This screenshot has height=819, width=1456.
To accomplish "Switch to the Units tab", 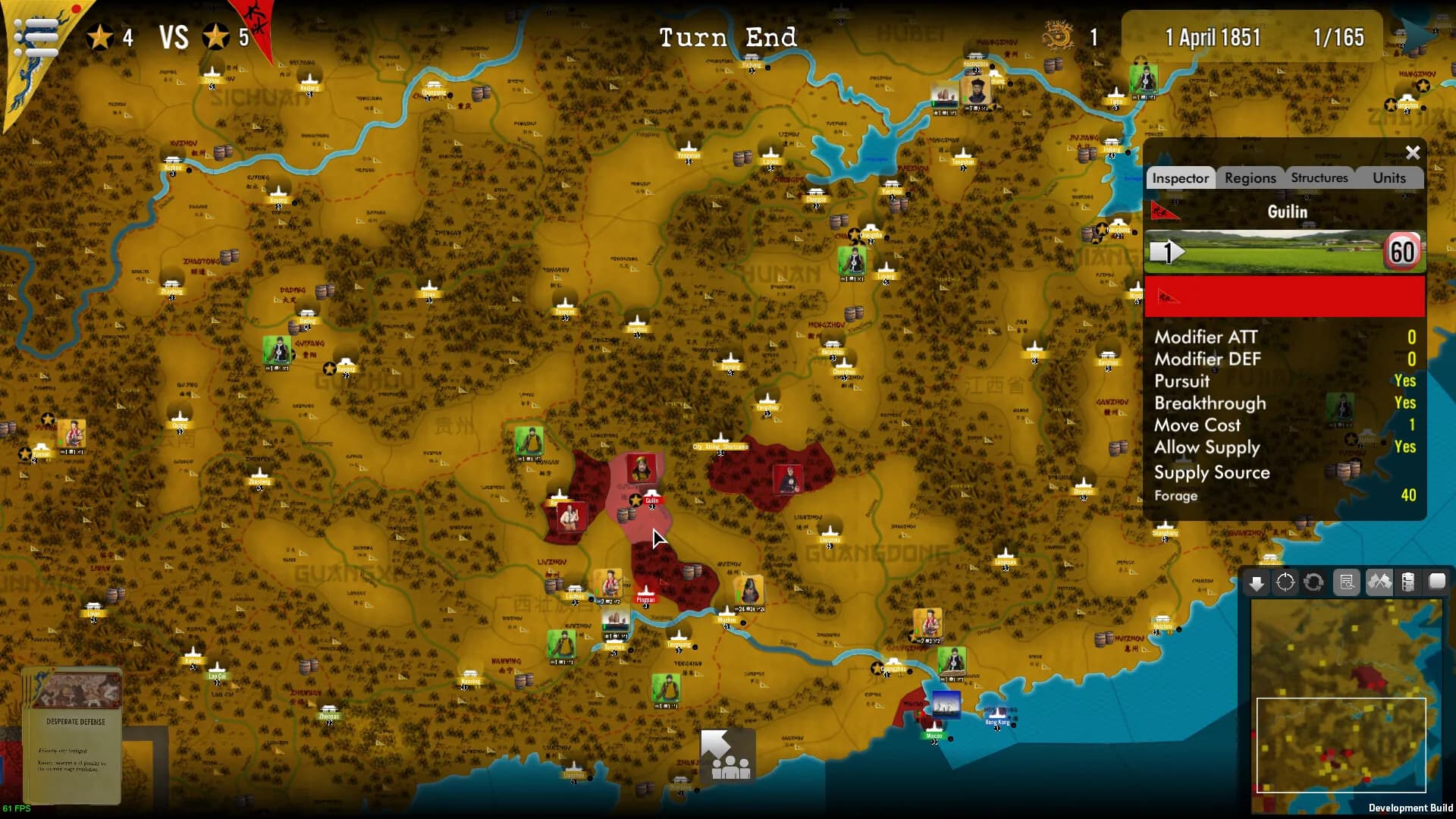I will 1390,177.
